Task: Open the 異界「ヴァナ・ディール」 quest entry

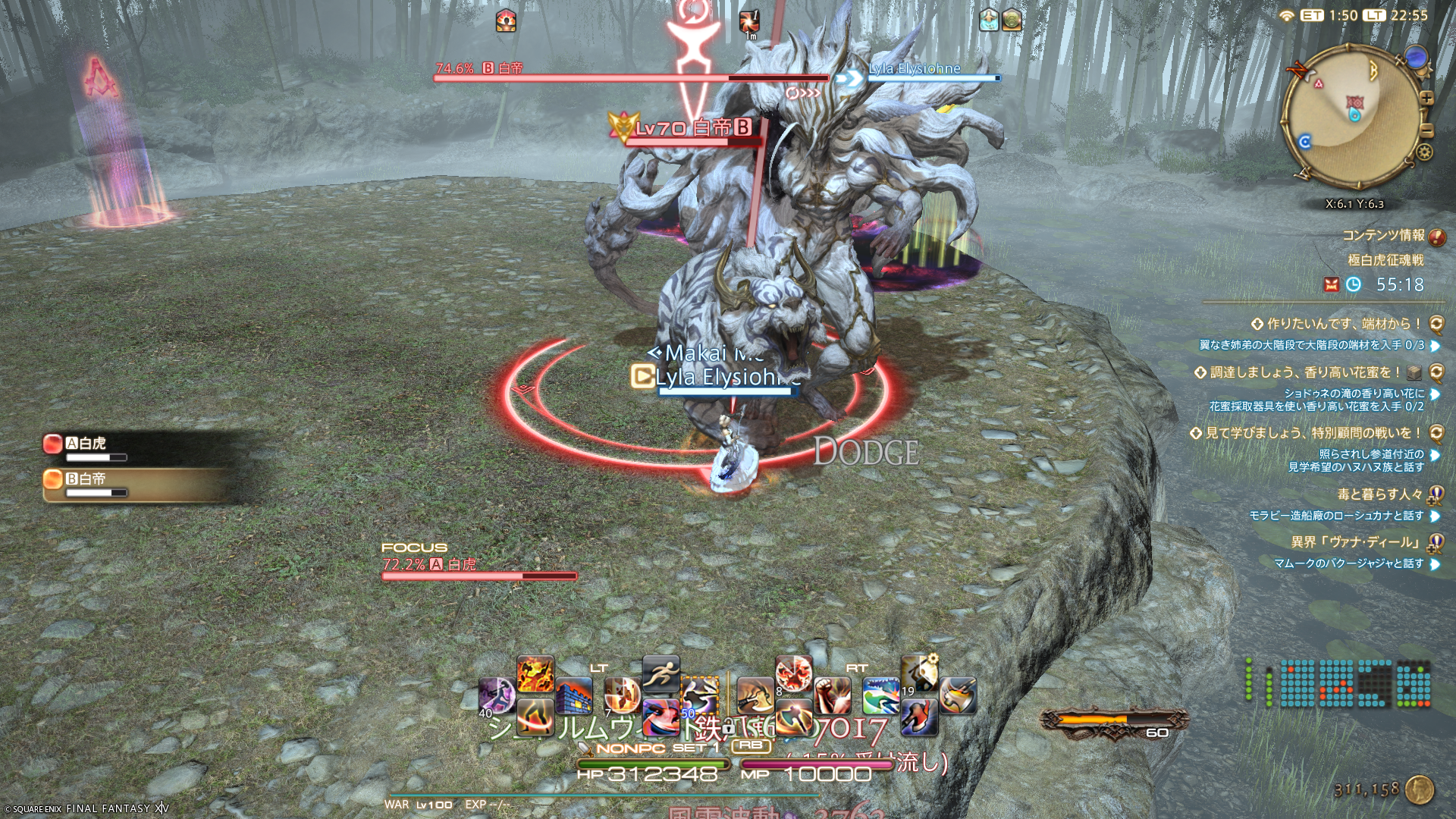Action: pyautogui.click(x=1356, y=542)
